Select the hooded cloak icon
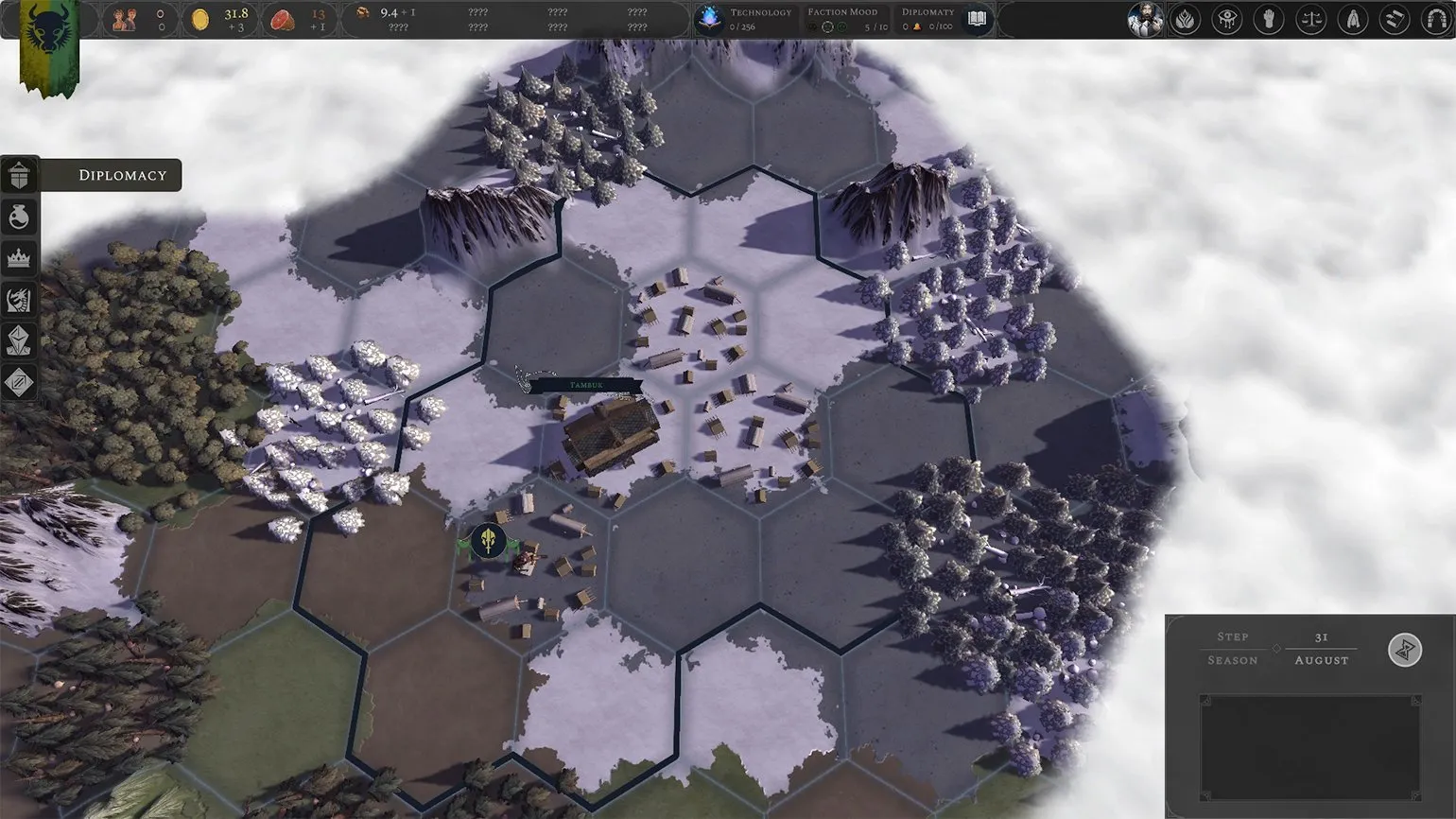This screenshot has width=1456, height=819. 1352,19
